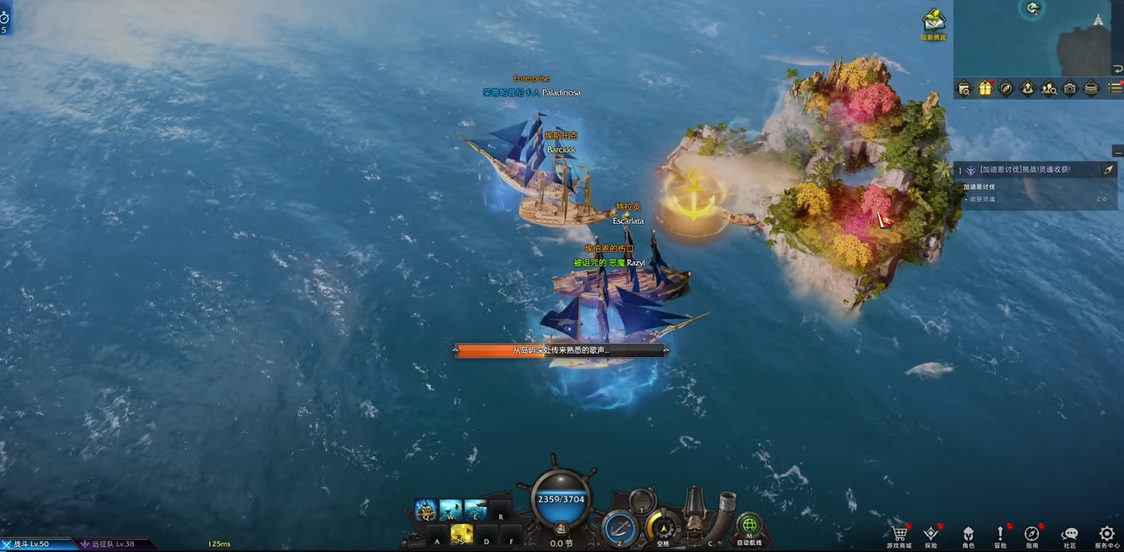This screenshot has width=1124, height=552.
Task: Open the service center (服务中心) gear menu
Action: coord(1106,534)
